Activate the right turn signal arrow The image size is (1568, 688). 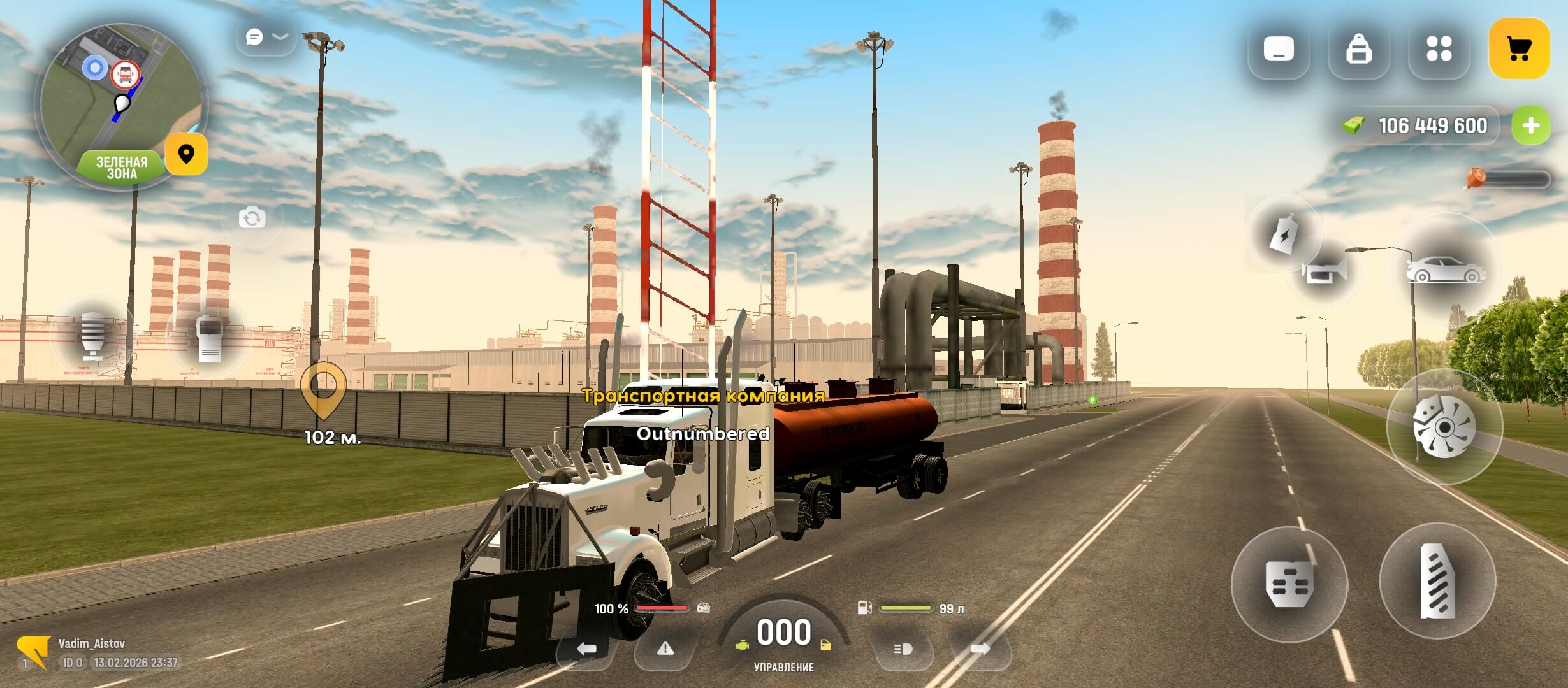[980, 649]
